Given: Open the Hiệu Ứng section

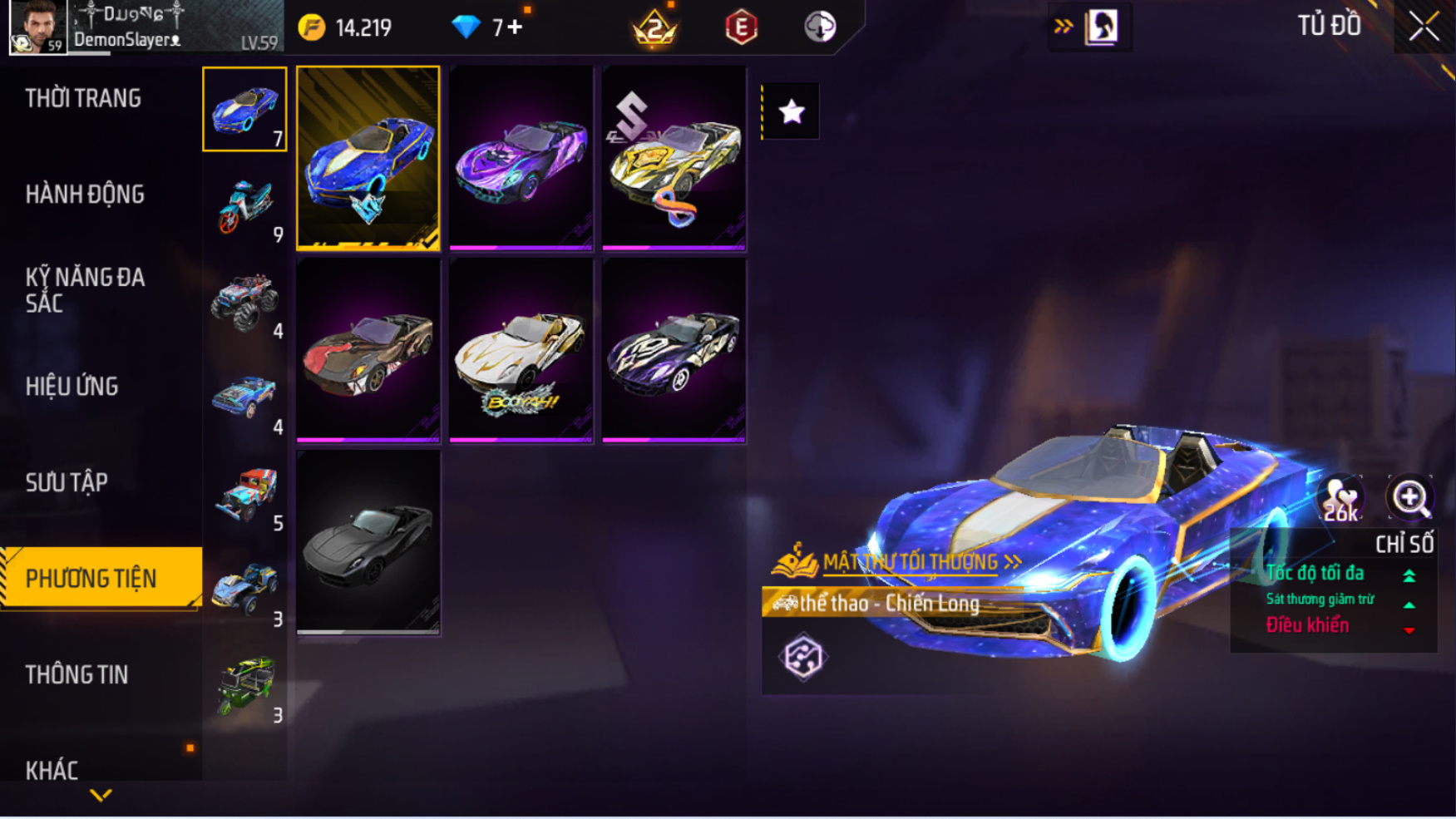Looking at the screenshot, I should click(72, 387).
